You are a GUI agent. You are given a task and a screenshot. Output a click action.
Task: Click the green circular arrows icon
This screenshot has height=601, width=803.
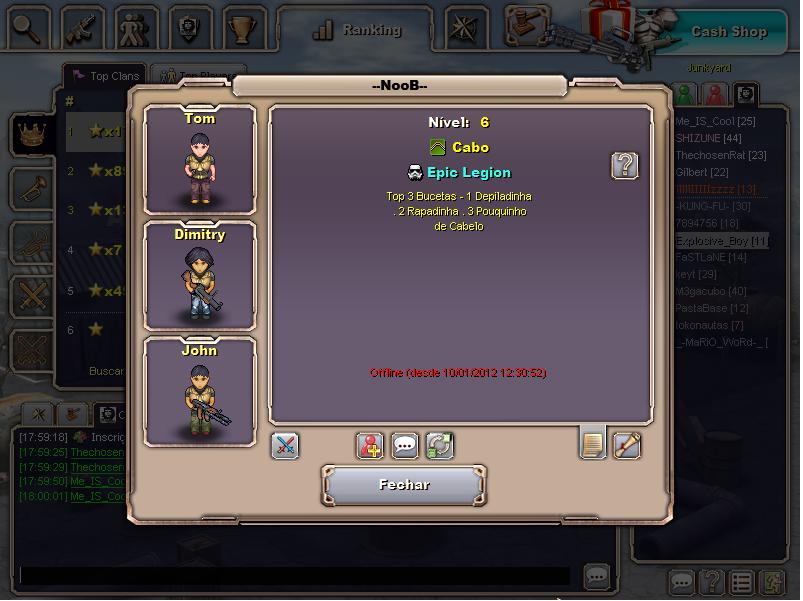(439, 446)
